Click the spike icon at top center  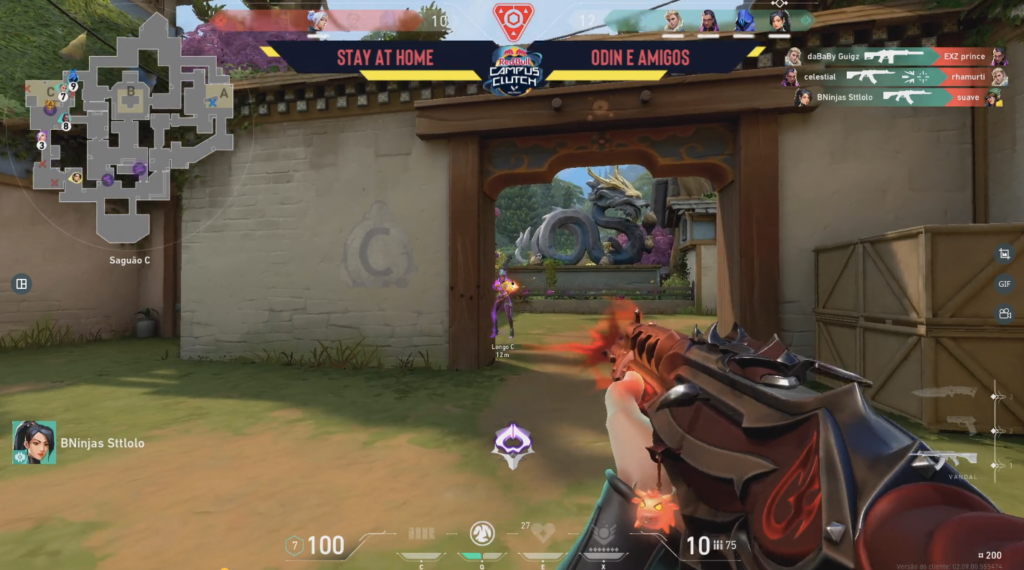click(513, 20)
